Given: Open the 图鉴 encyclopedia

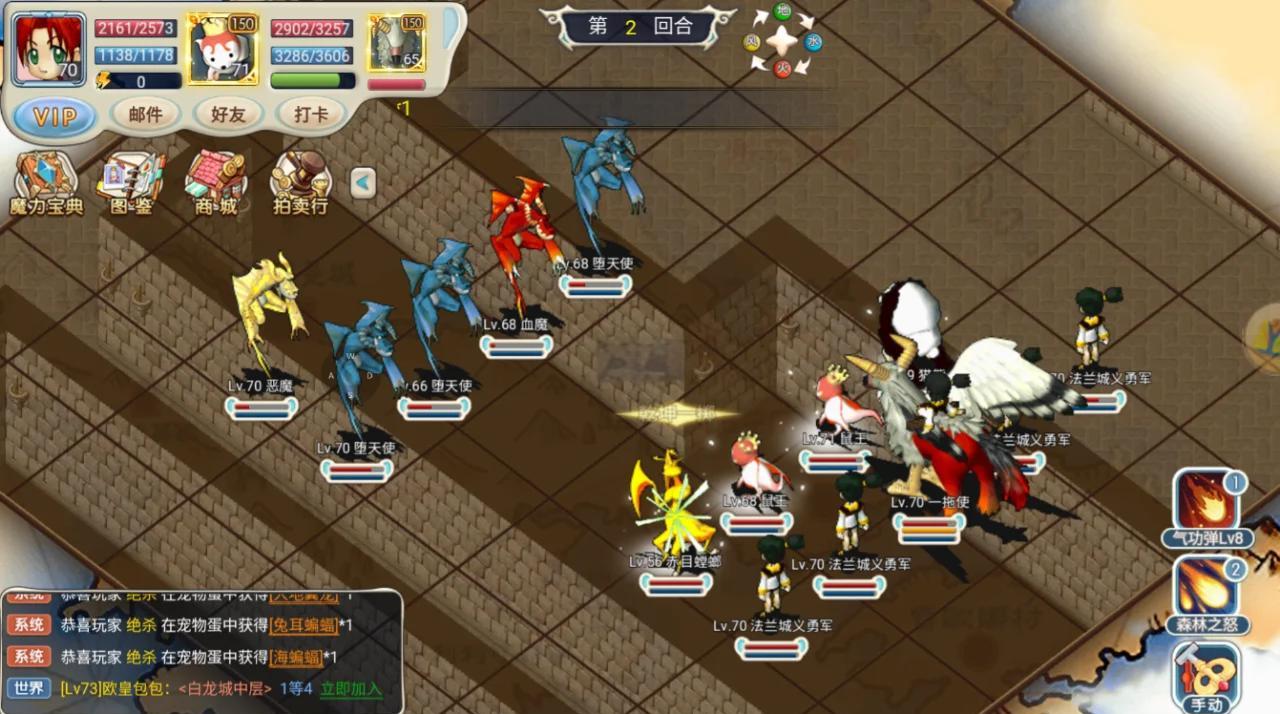Looking at the screenshot, I should [x=130, y=184].
